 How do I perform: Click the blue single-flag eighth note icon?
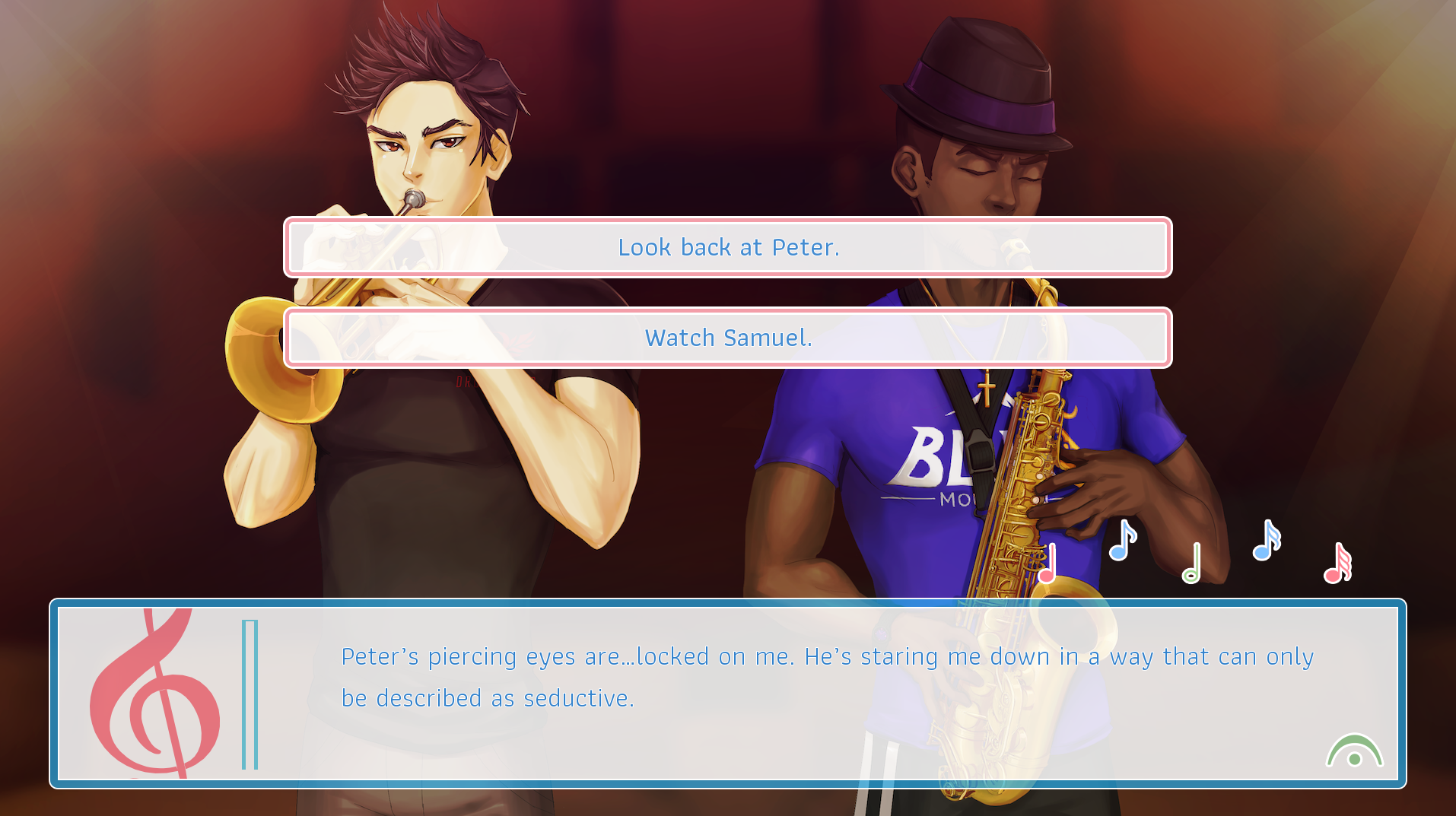(x=1121, y=541)
